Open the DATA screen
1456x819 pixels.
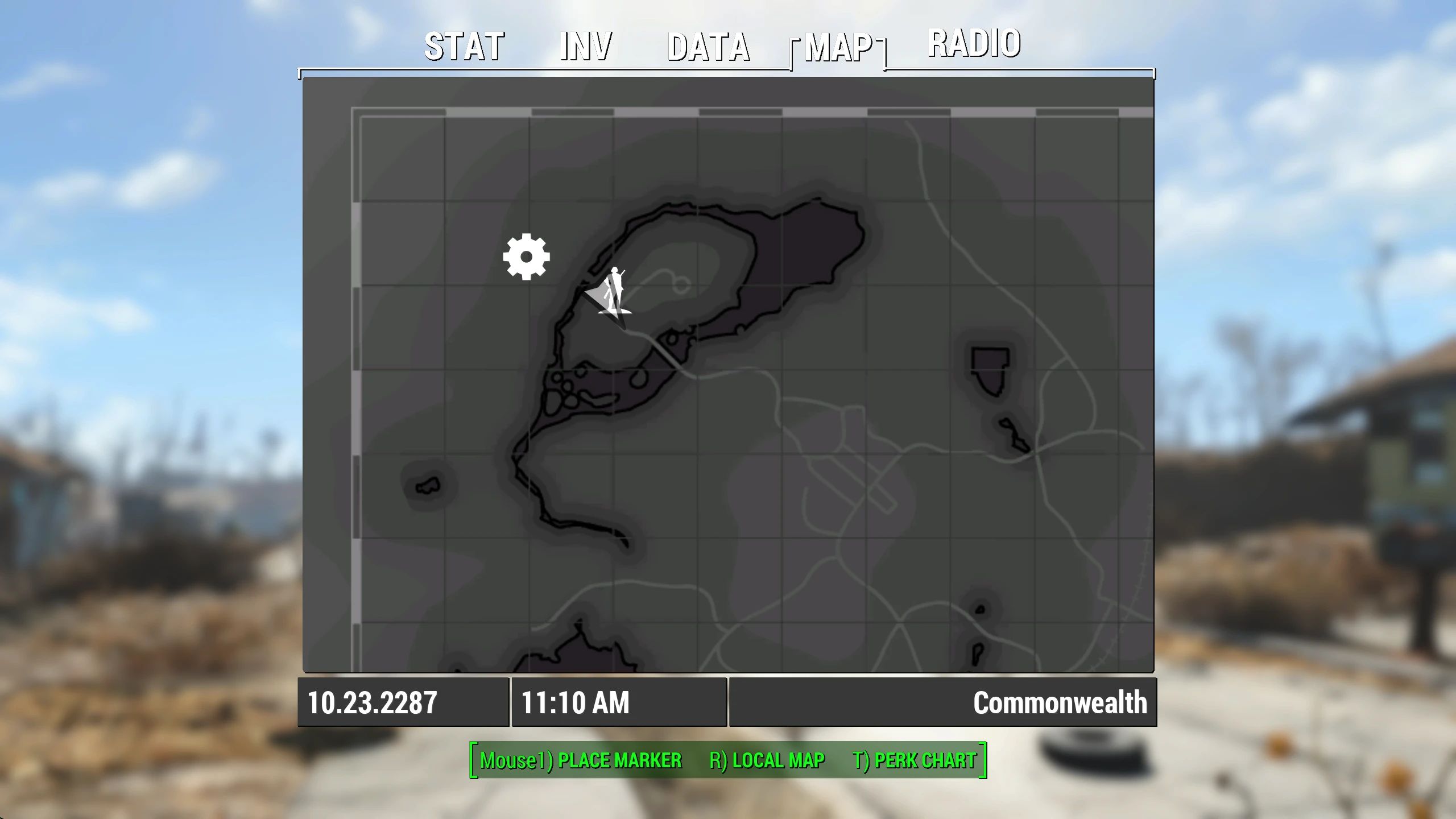click(x=709, y=45)
